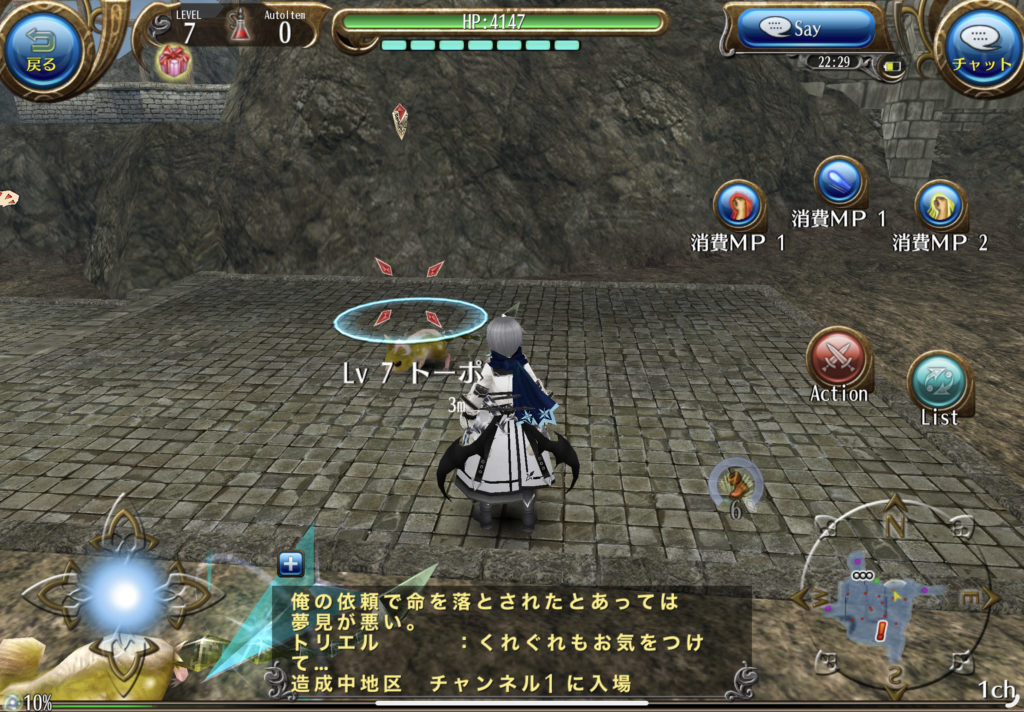Image resolution: width=1024 pixels, height=712 pixels.
Task: Tap the glowing virtual joystick center
Action: (124, 595)
